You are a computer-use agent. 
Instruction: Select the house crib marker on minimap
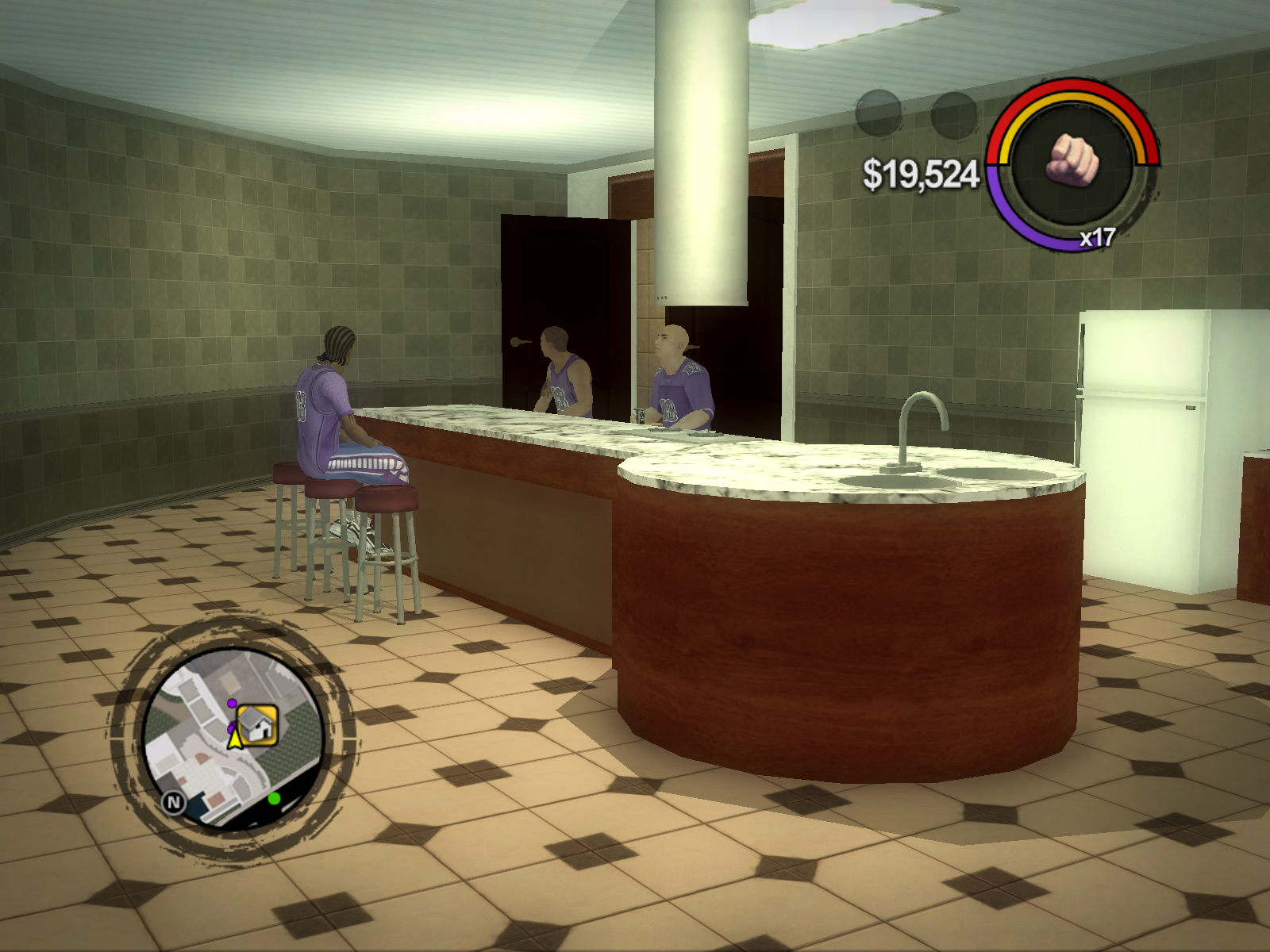coord(257,724)
